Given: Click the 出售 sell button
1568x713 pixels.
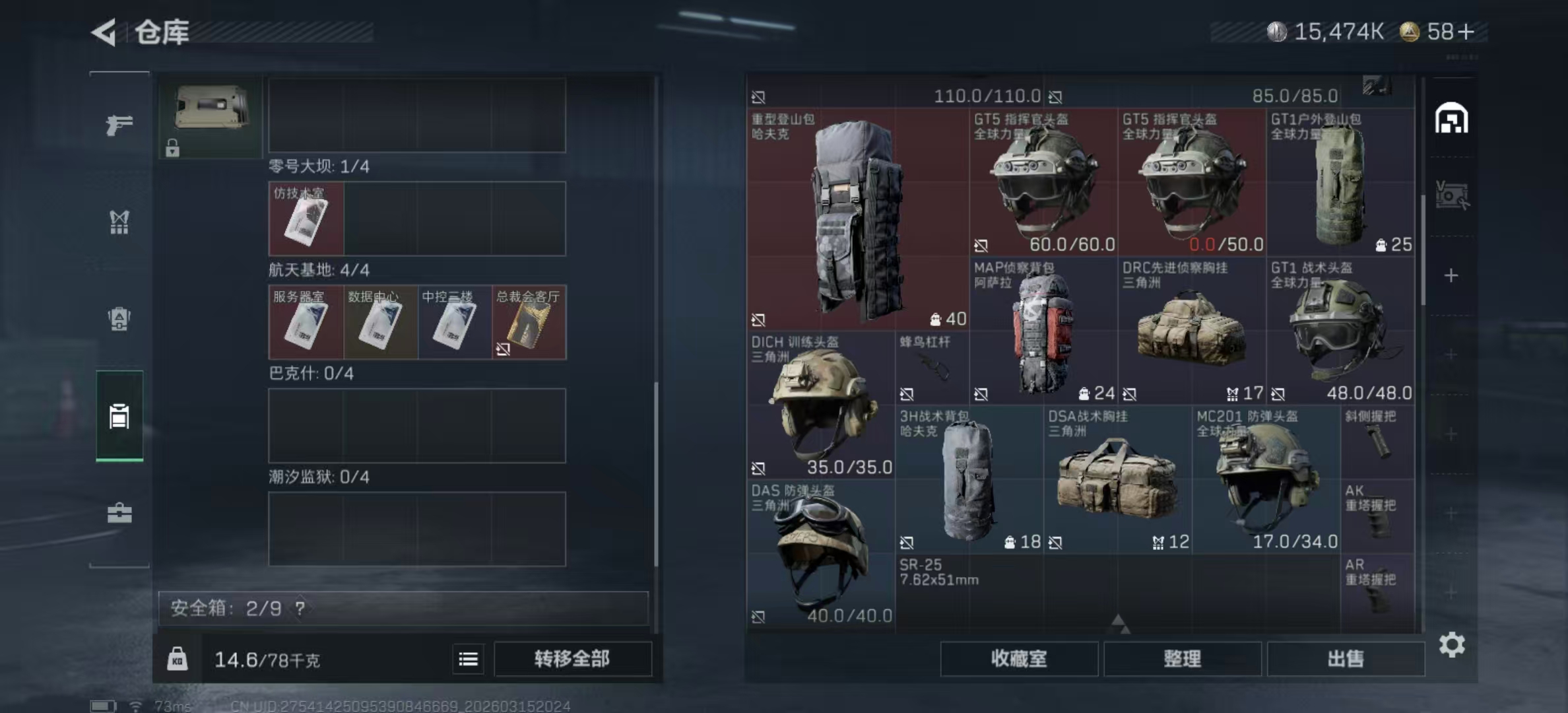Looking at the screenshot, I should (1346, 658).
